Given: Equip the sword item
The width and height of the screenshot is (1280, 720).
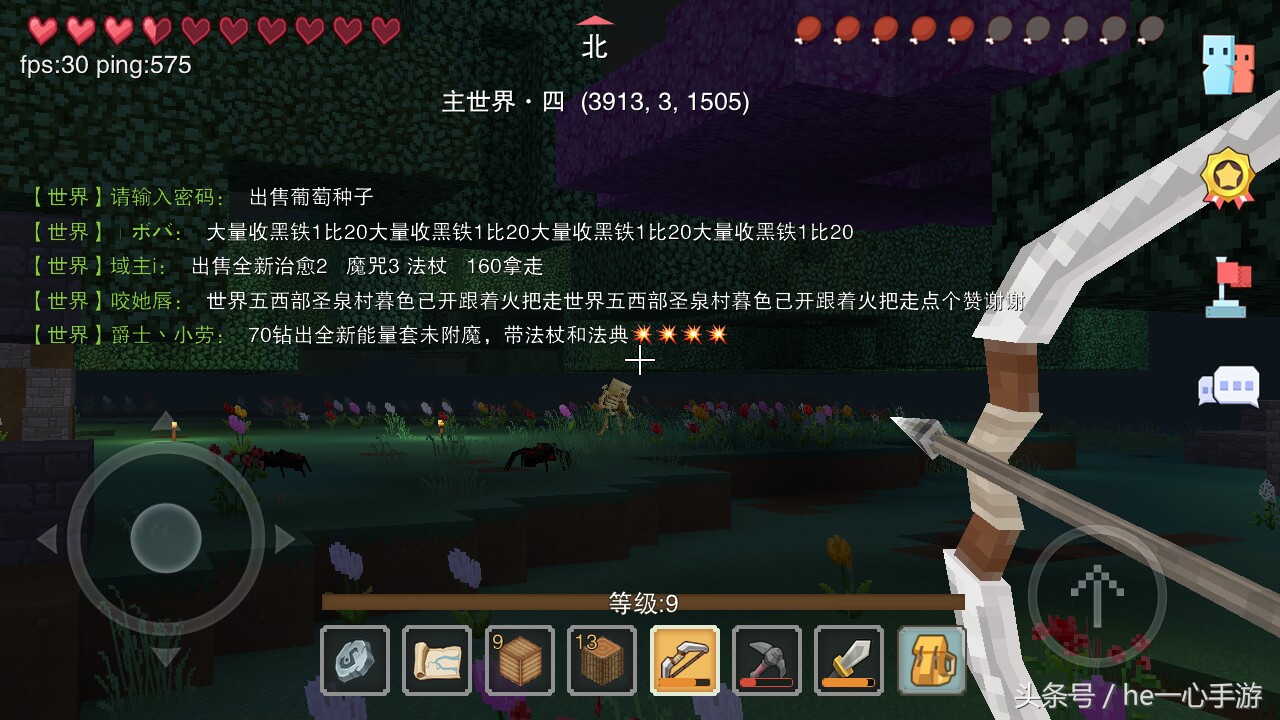Looking at the screenshot, I should click(849, 661).
